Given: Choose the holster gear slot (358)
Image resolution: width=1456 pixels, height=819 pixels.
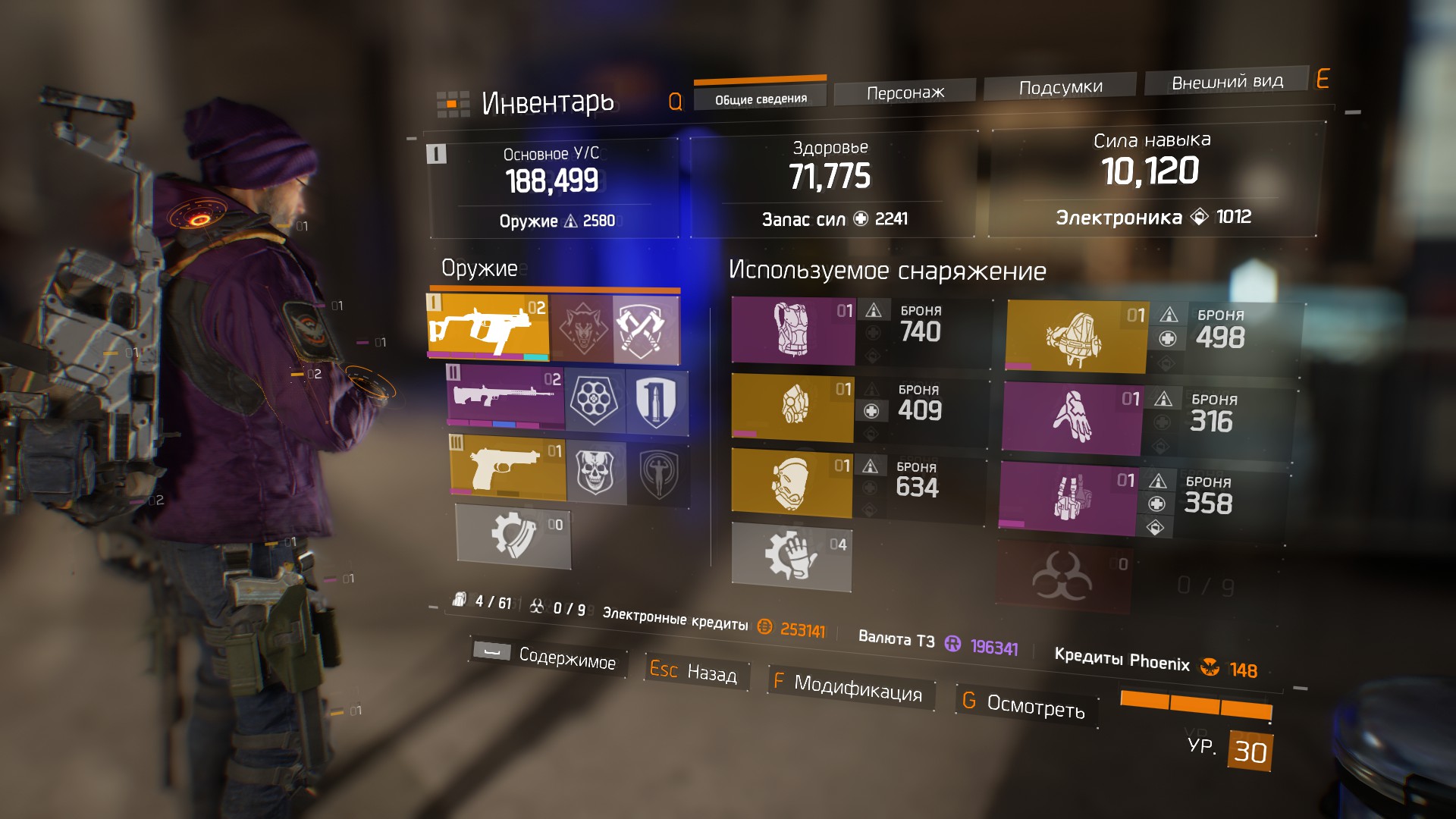Looking at the screenshot, I should pos(1068,498).
